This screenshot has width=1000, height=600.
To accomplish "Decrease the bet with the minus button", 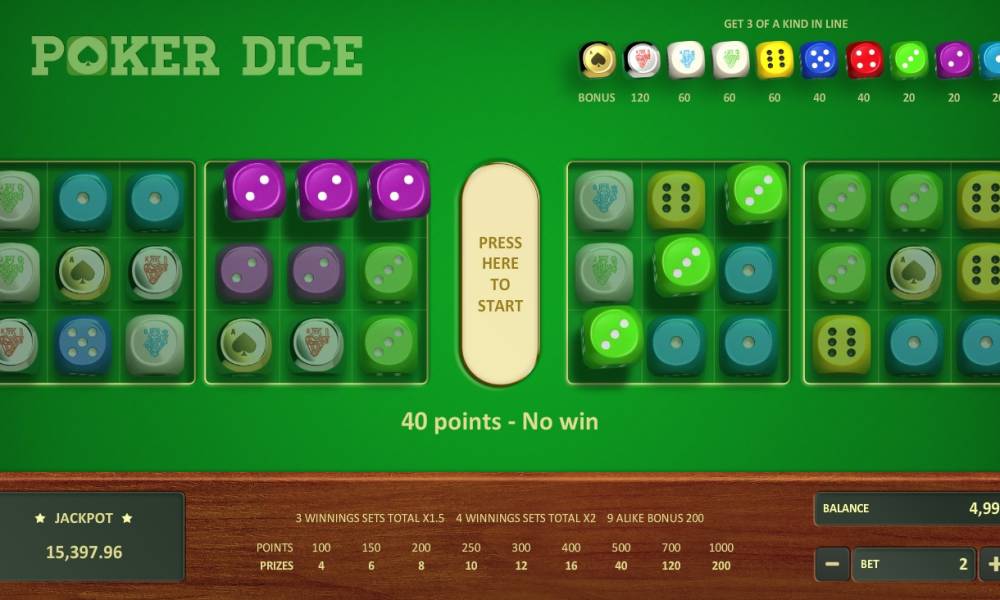I will pyautogui.click(x=832, y=564).
